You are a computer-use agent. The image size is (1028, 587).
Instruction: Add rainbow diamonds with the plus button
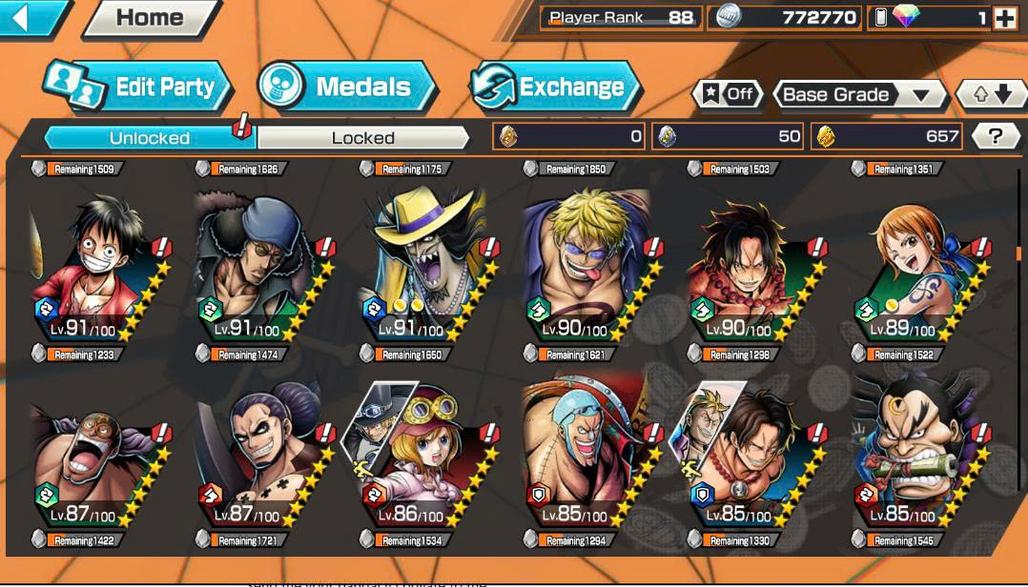pos(1004,18)
